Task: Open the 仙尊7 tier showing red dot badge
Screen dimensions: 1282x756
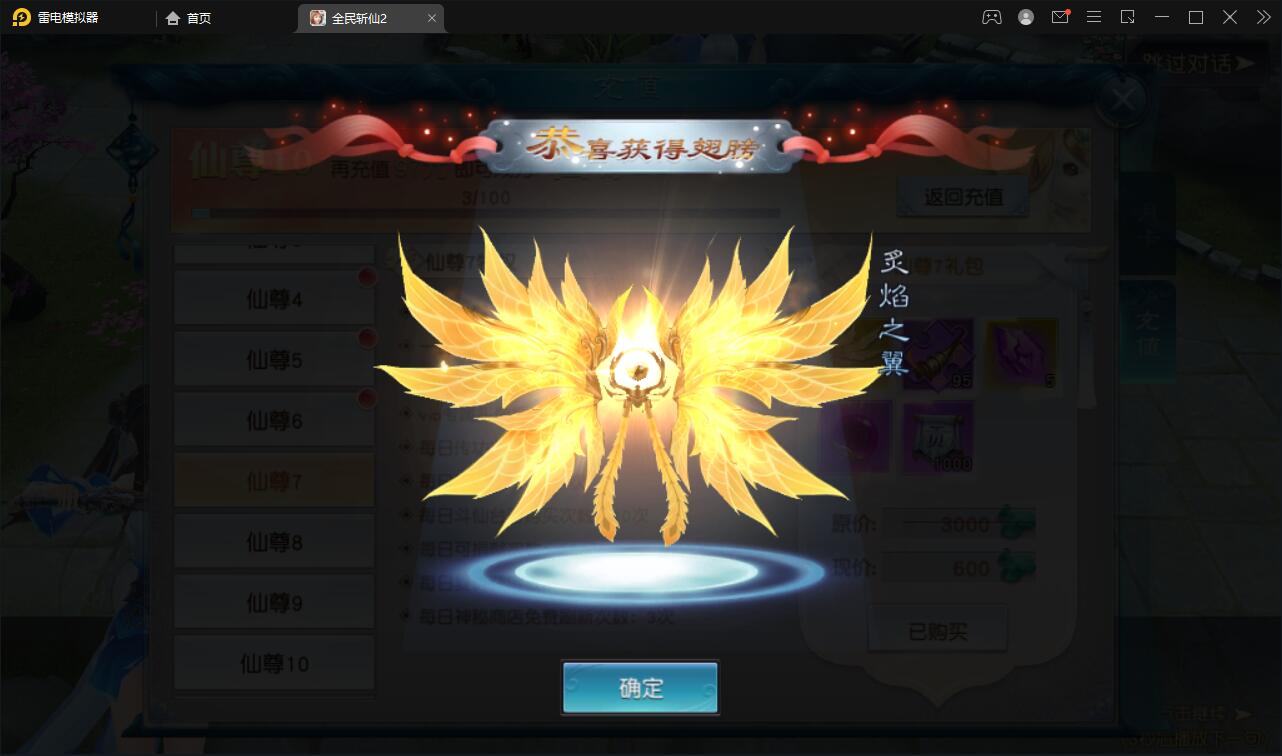Action: tap(273, 480)
